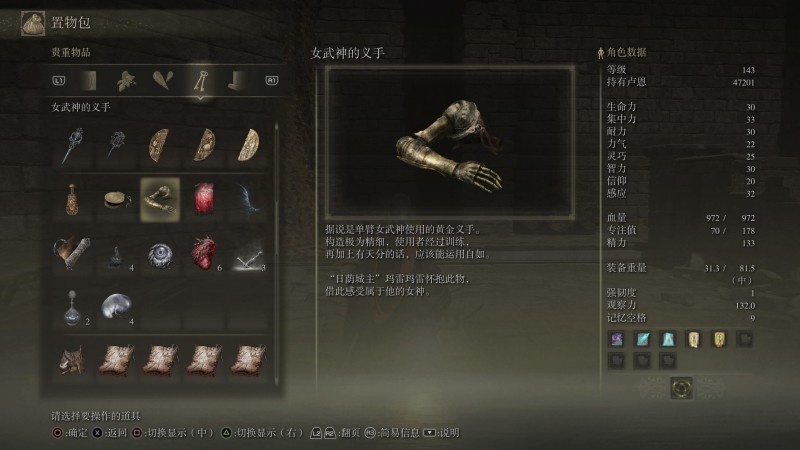Click the purple memorized spell icon

coord(617,340)
